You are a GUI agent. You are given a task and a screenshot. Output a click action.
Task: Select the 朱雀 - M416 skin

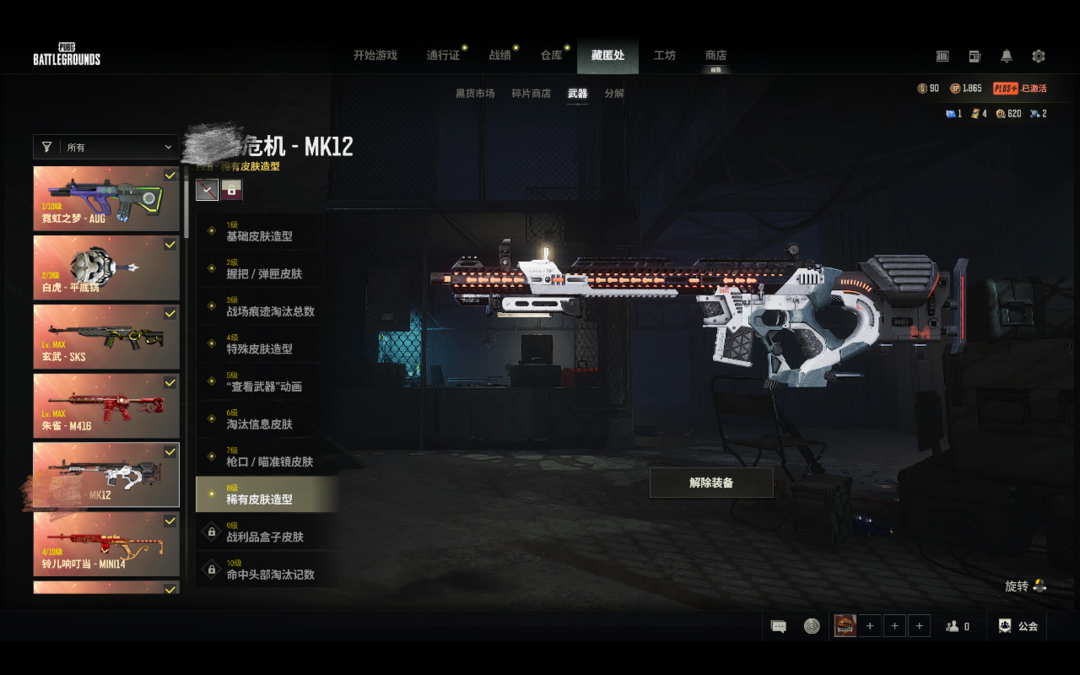(106, 405)
